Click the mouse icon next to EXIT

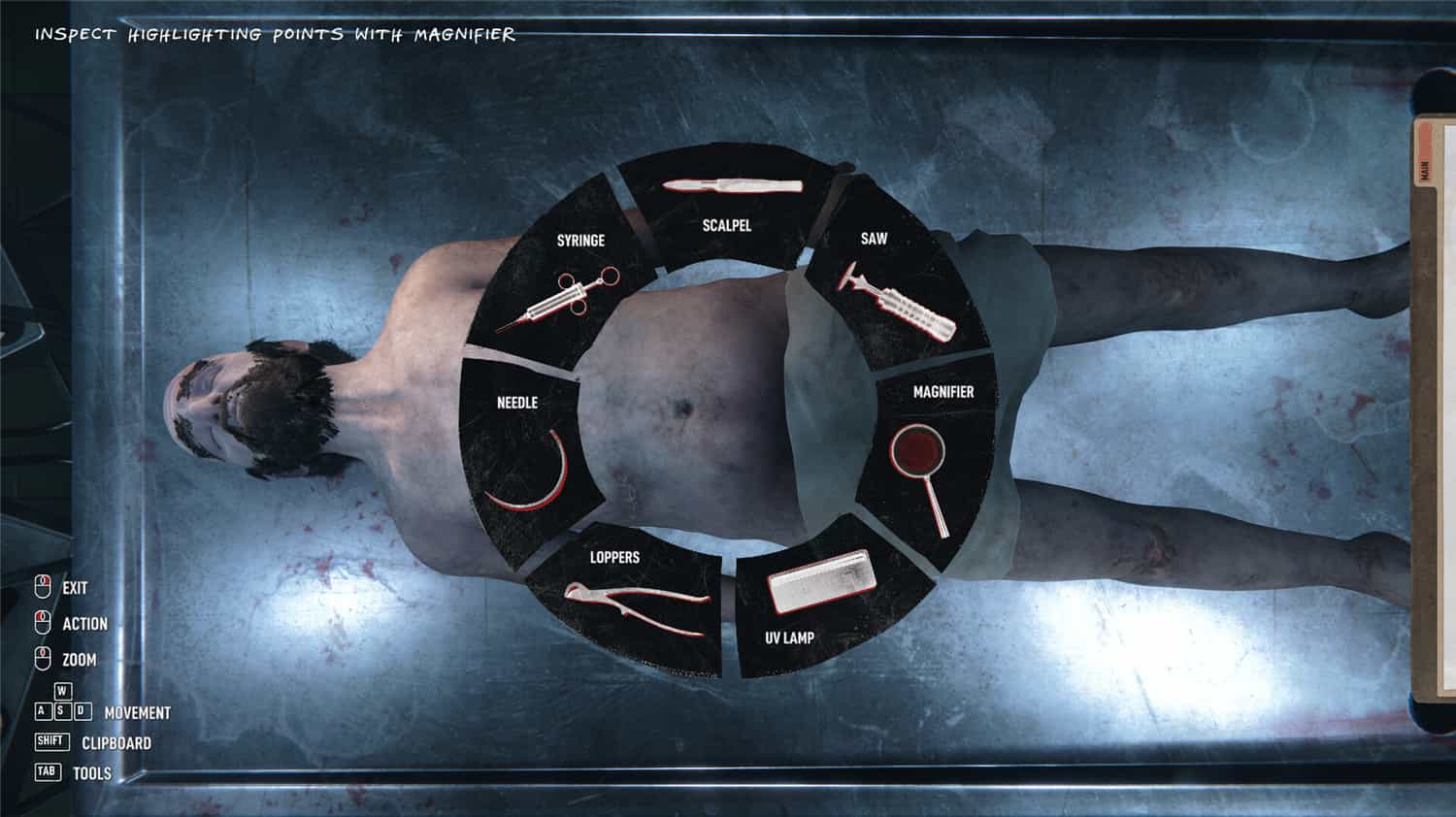pyautogui.click(x=43, y=587)
